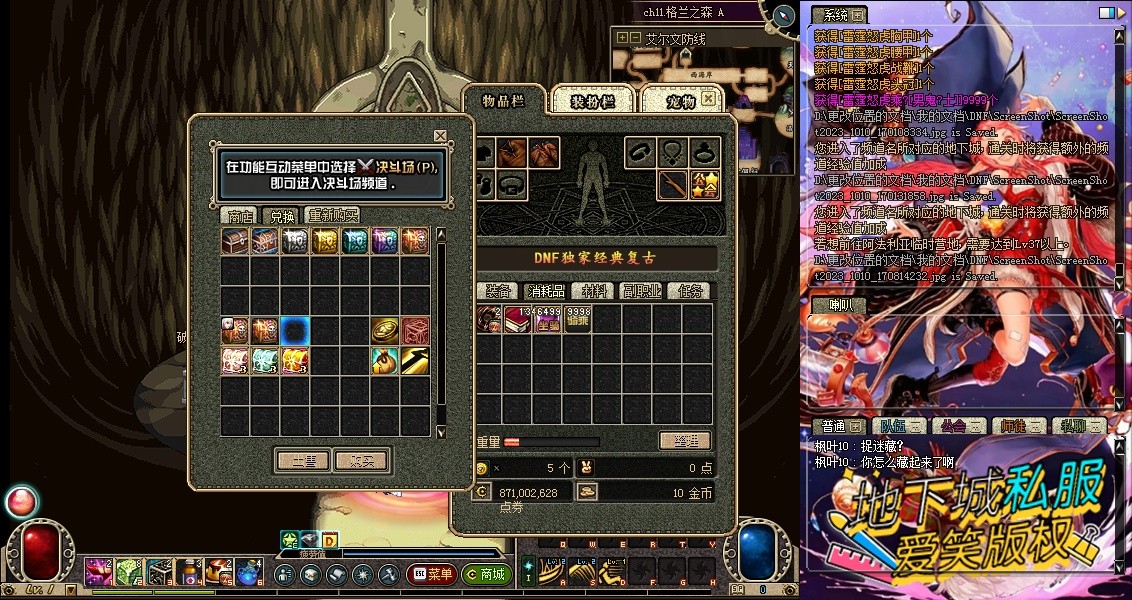Select the gold coin item in shop
Image resolution: width=1132 pixels, height=600 pixels.
click(x=385, y=331)
